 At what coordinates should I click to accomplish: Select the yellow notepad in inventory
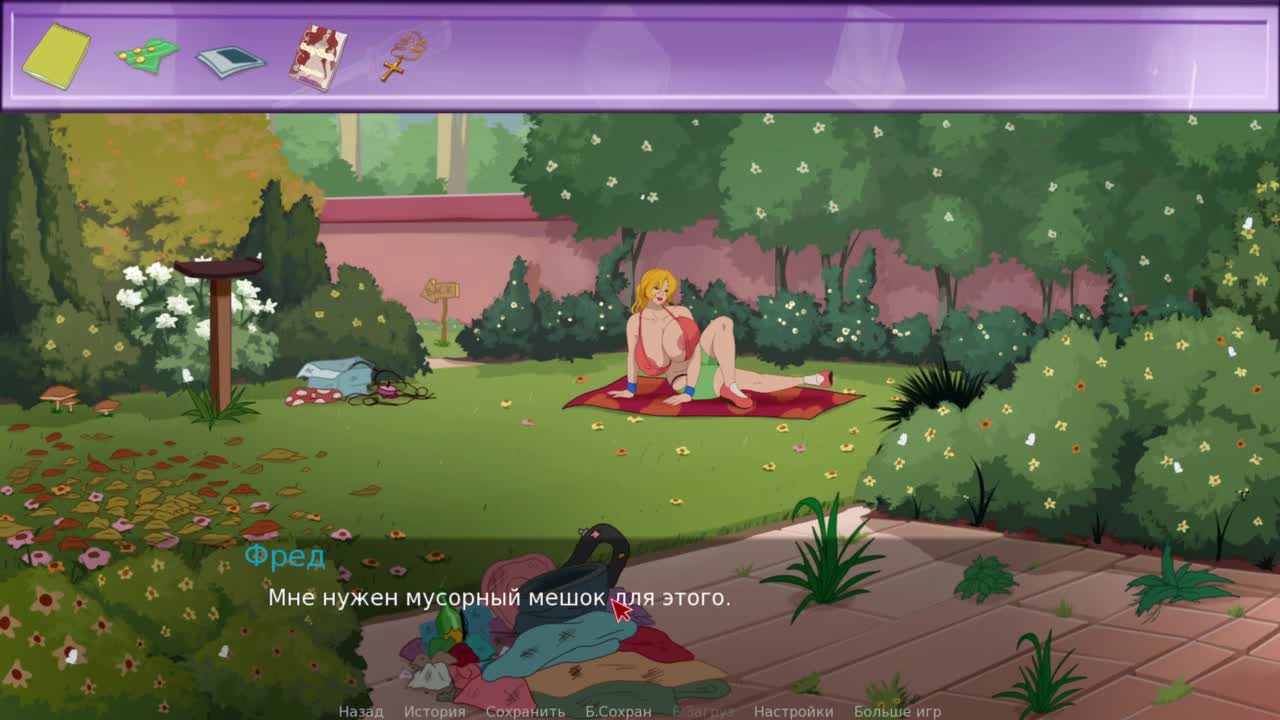[56, 56]
